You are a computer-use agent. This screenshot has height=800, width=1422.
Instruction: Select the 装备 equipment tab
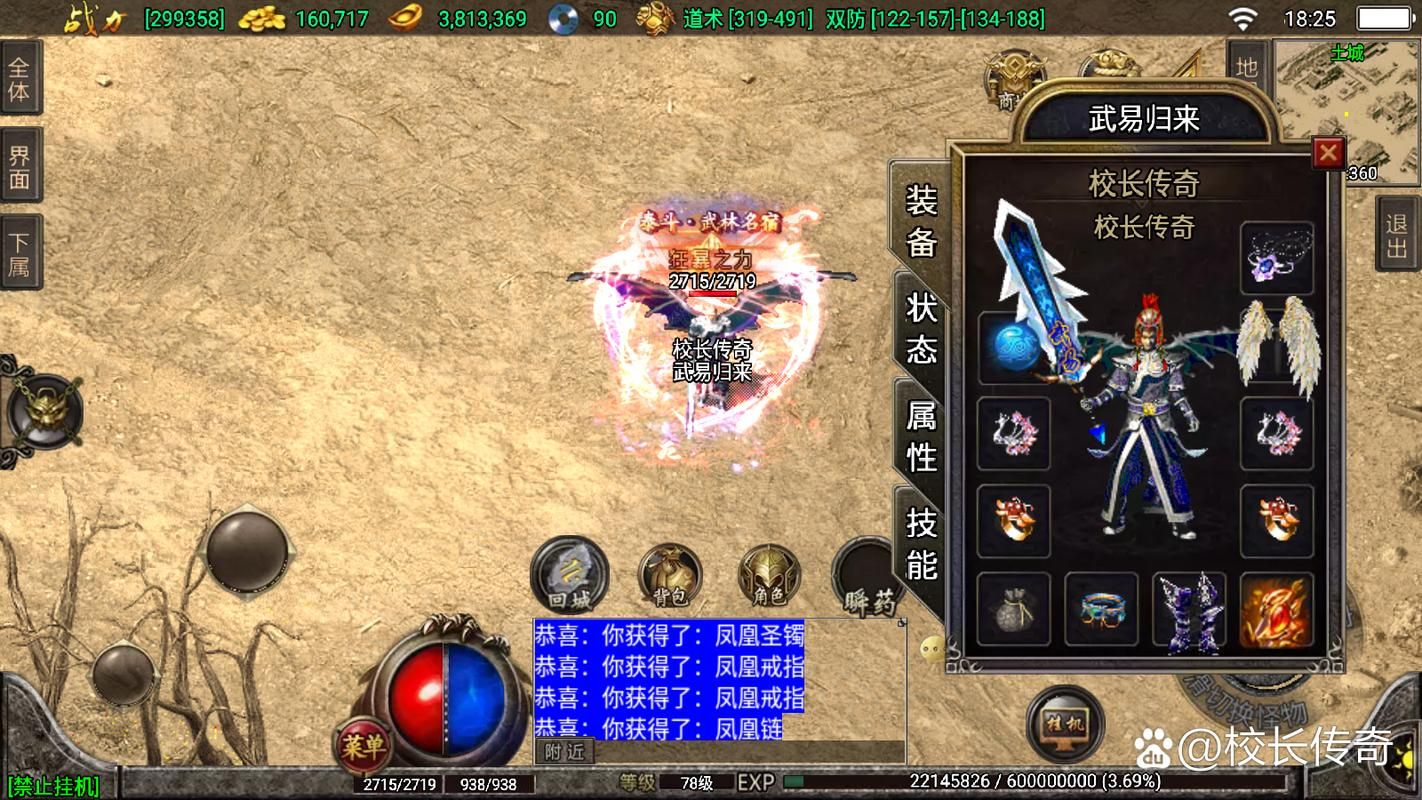coord(921,220)
